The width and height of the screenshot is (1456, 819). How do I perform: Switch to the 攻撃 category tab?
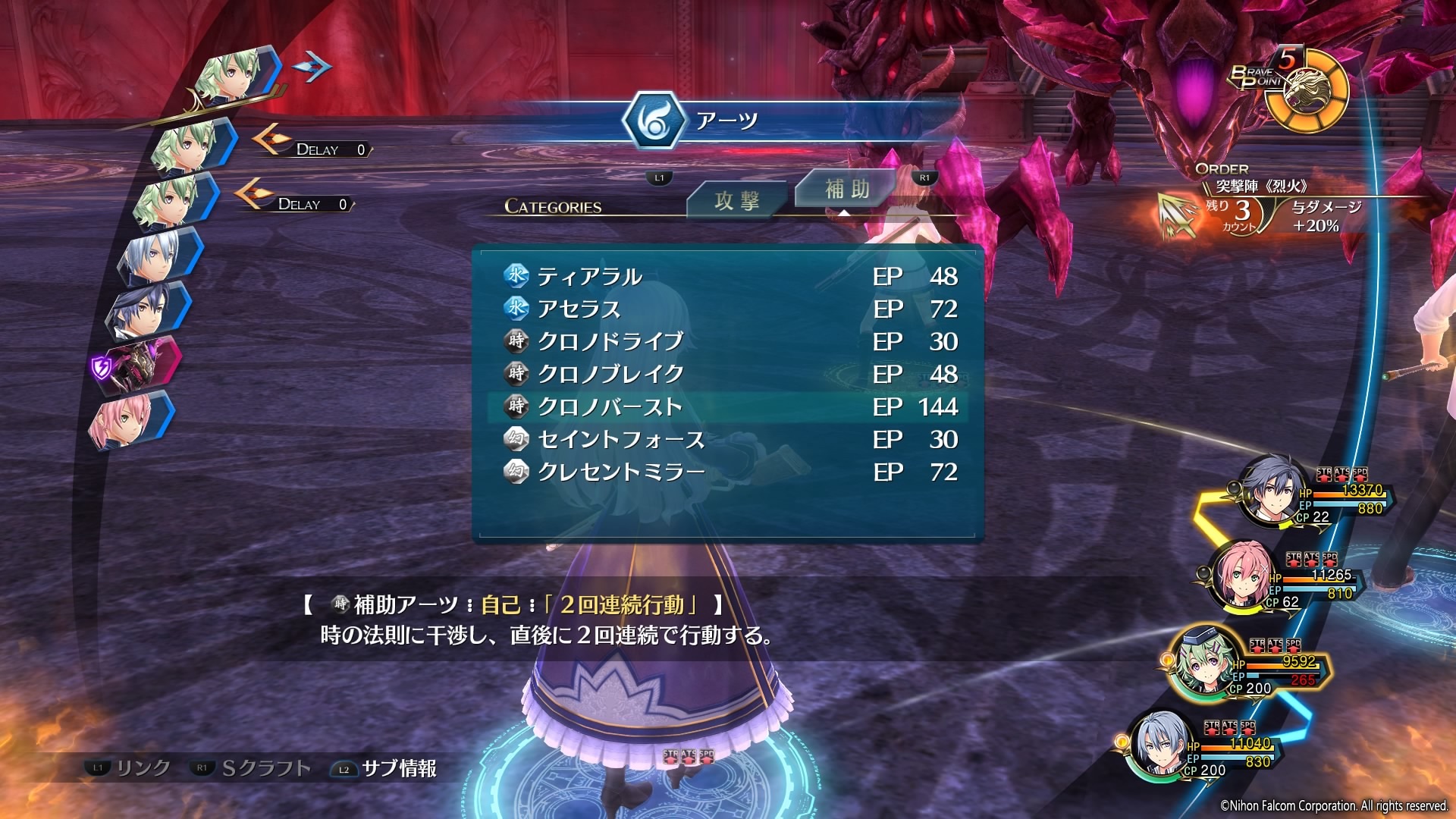tap(736, 201)
